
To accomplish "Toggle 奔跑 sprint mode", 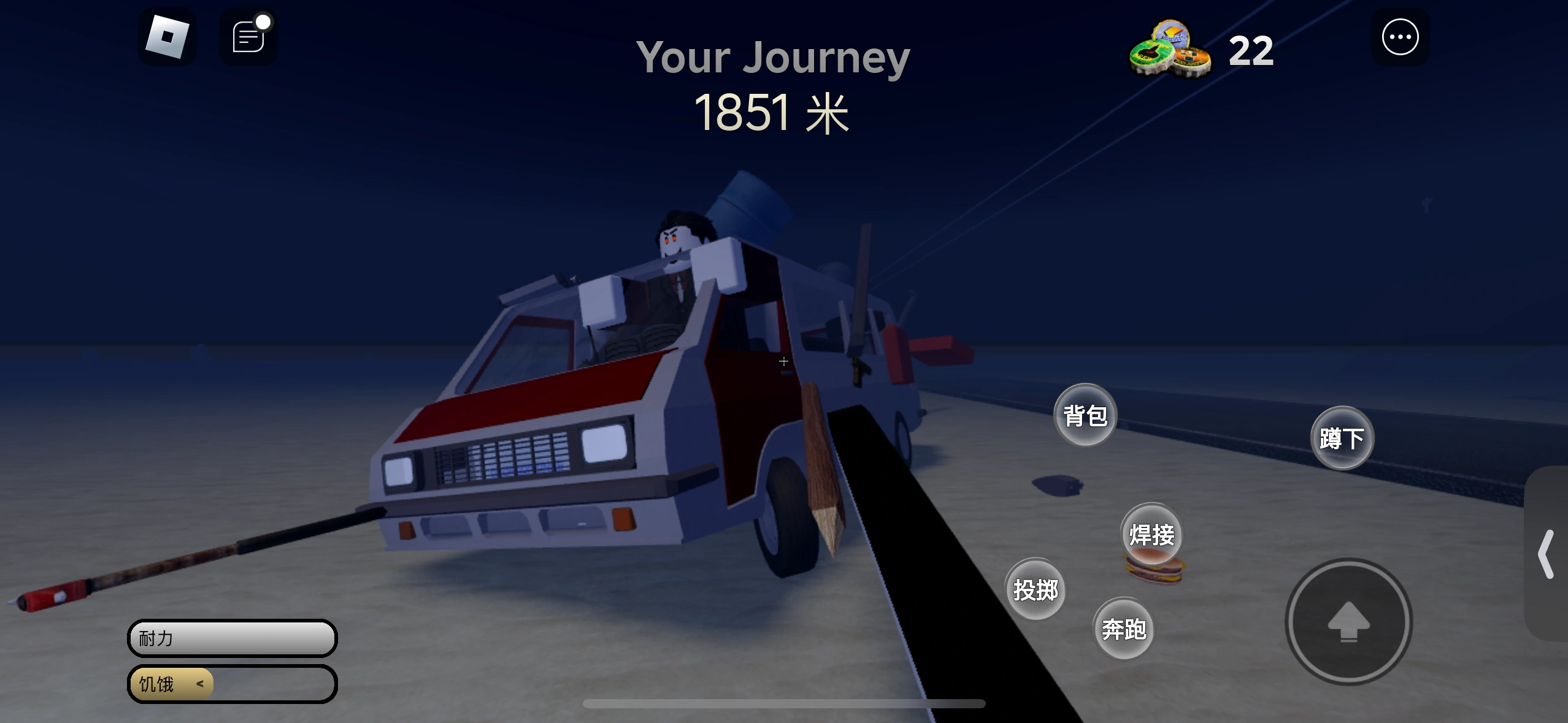I will pyautogui.click(x=1124, y=629).
